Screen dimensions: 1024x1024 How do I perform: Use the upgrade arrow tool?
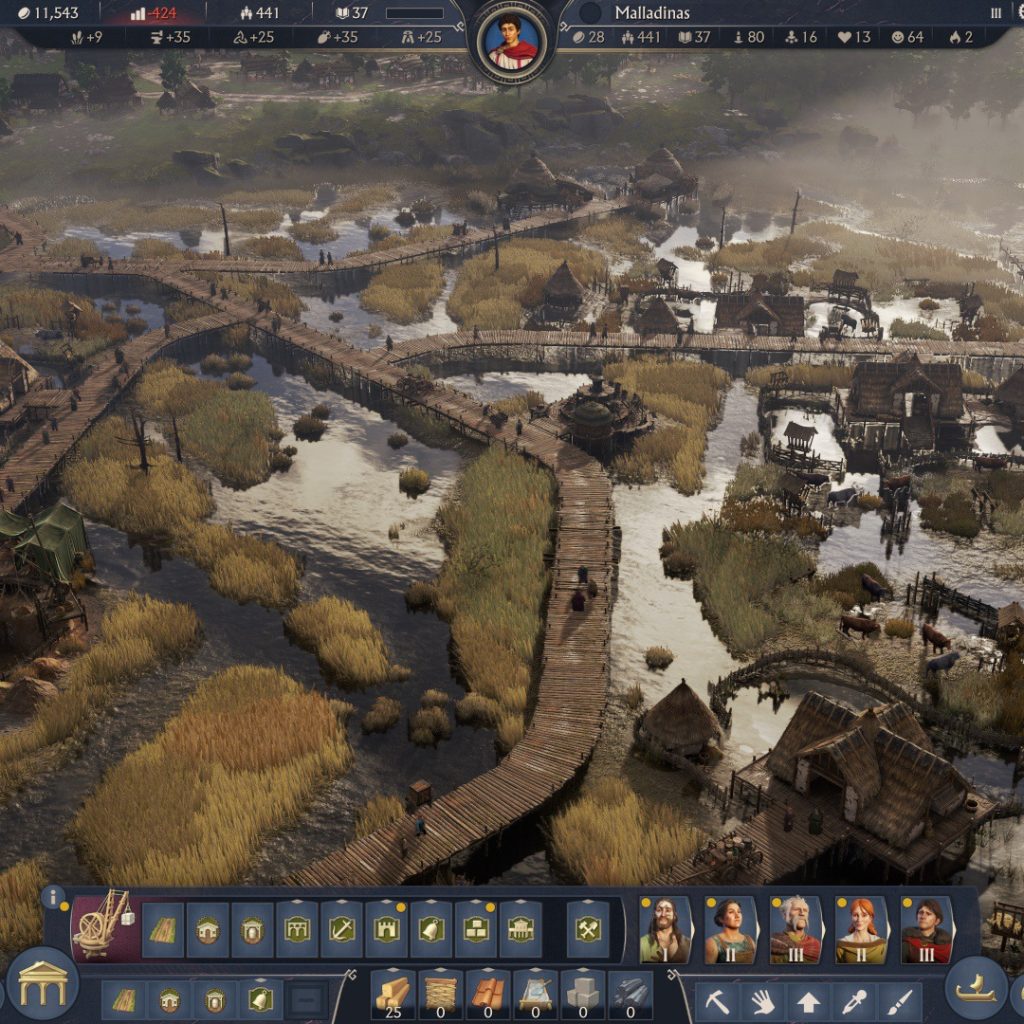[x=808, y=1001]
